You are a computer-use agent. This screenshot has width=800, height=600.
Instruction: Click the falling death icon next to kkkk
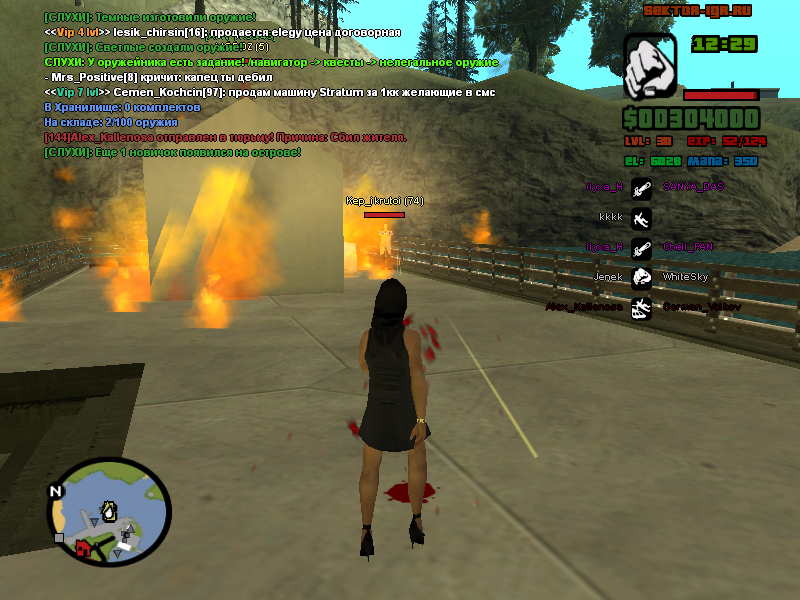pyautogui.click(x=642, y=216)
